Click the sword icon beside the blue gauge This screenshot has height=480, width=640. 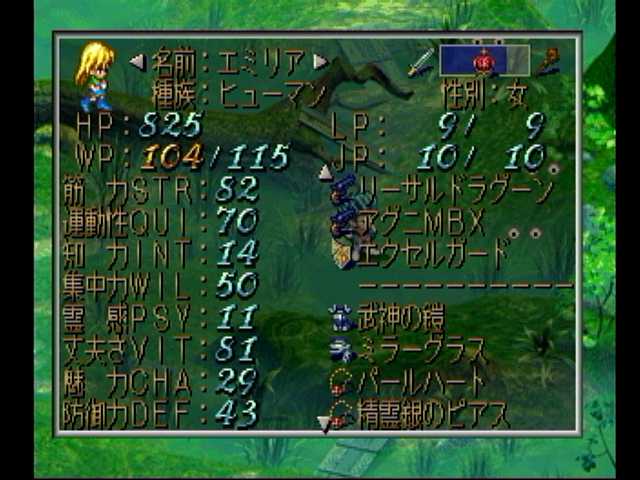(420, 62)
